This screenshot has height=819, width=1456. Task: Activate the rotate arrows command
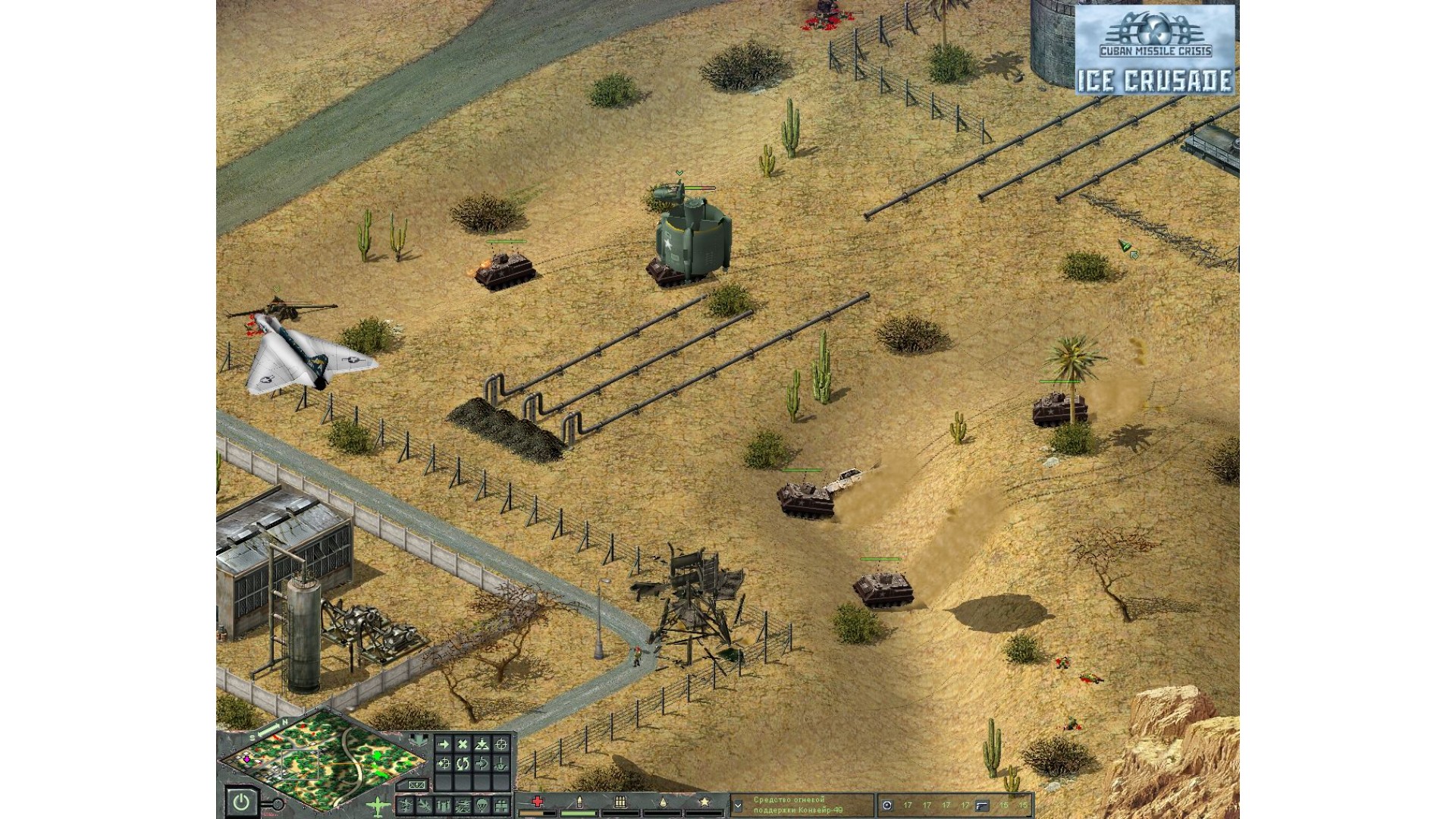tap(463, 764)
